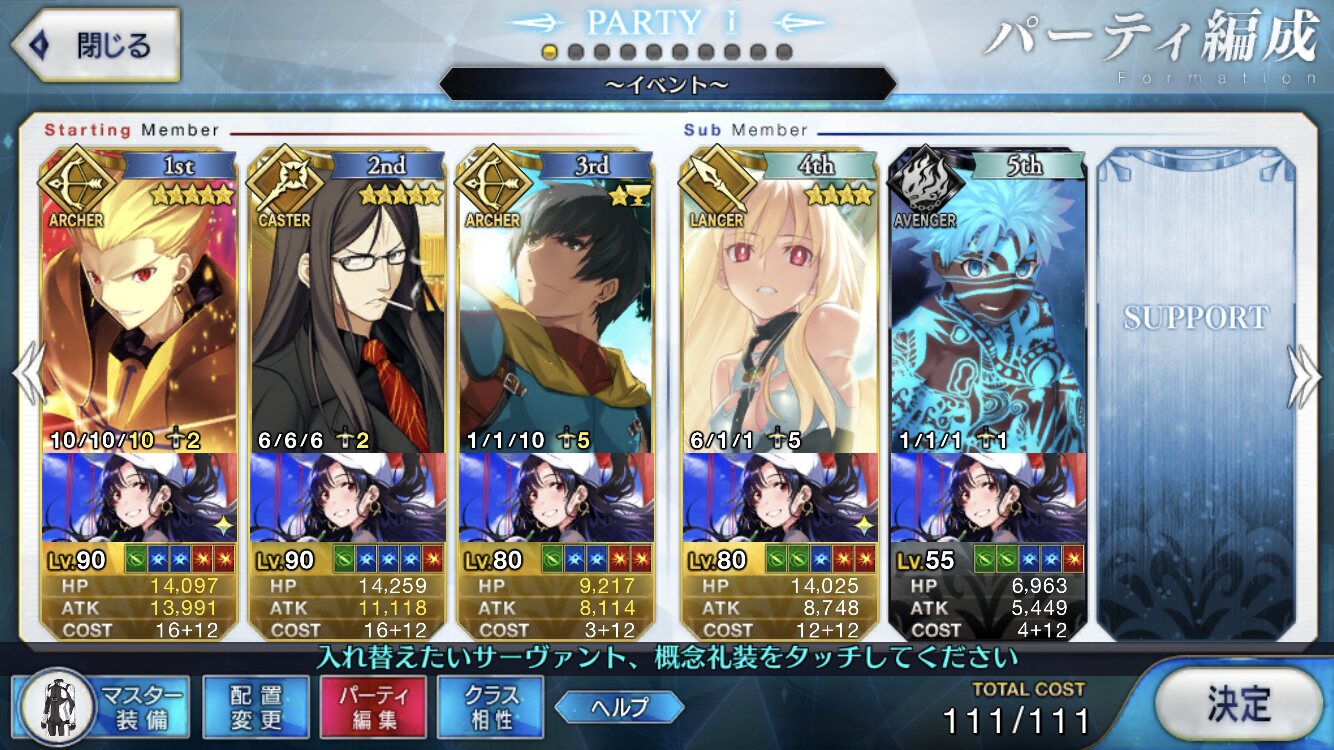Open the ヘルプ help button

tap(619, 708)
